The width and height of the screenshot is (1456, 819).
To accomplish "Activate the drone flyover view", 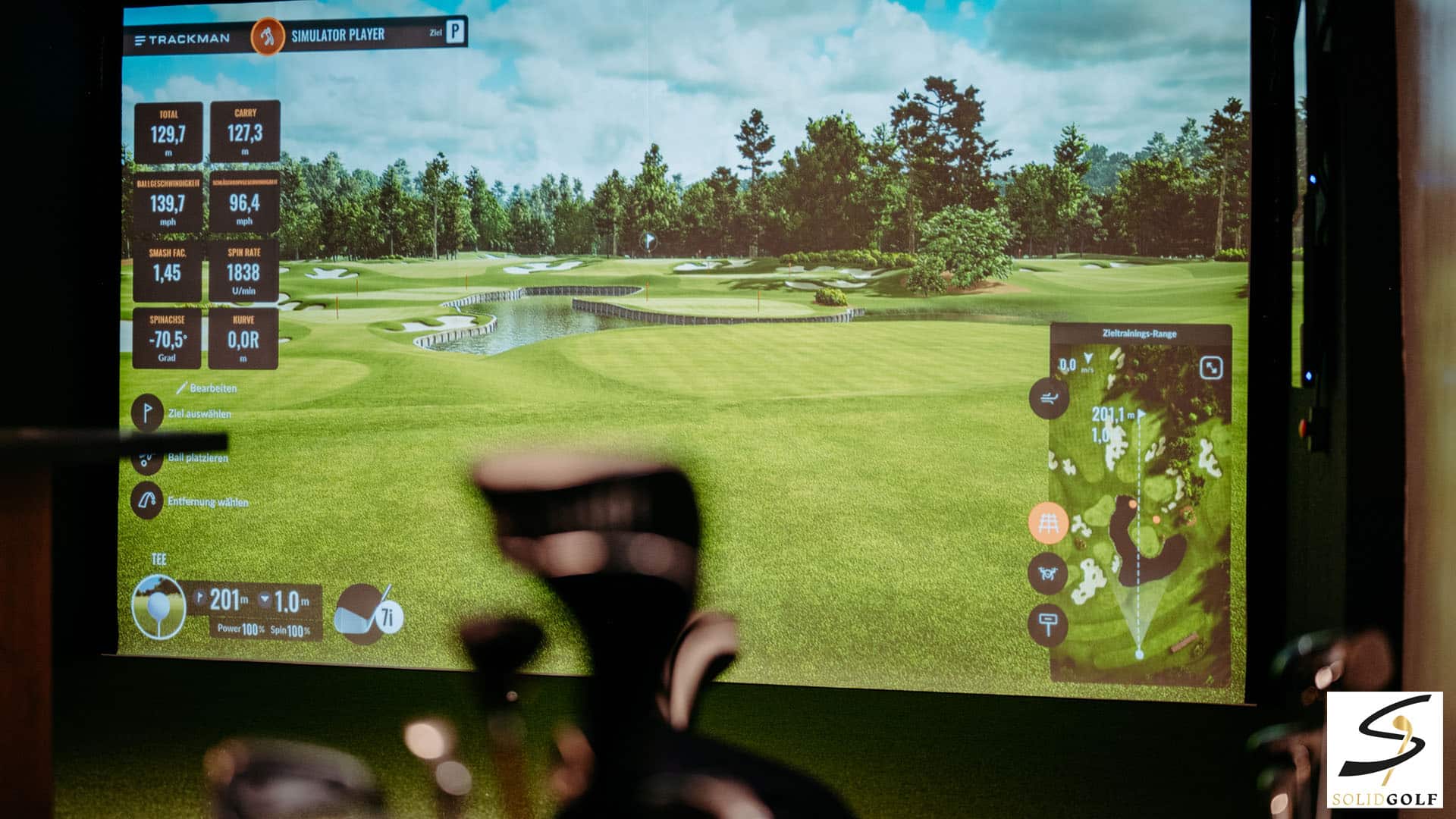I will [1049, 574].
